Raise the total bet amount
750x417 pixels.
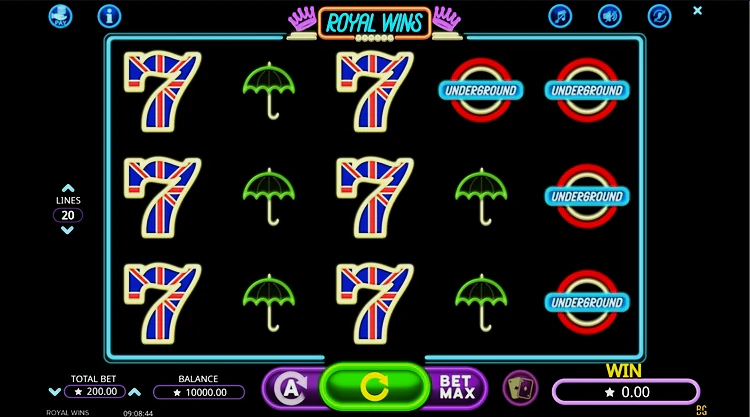tap(135, 392)
